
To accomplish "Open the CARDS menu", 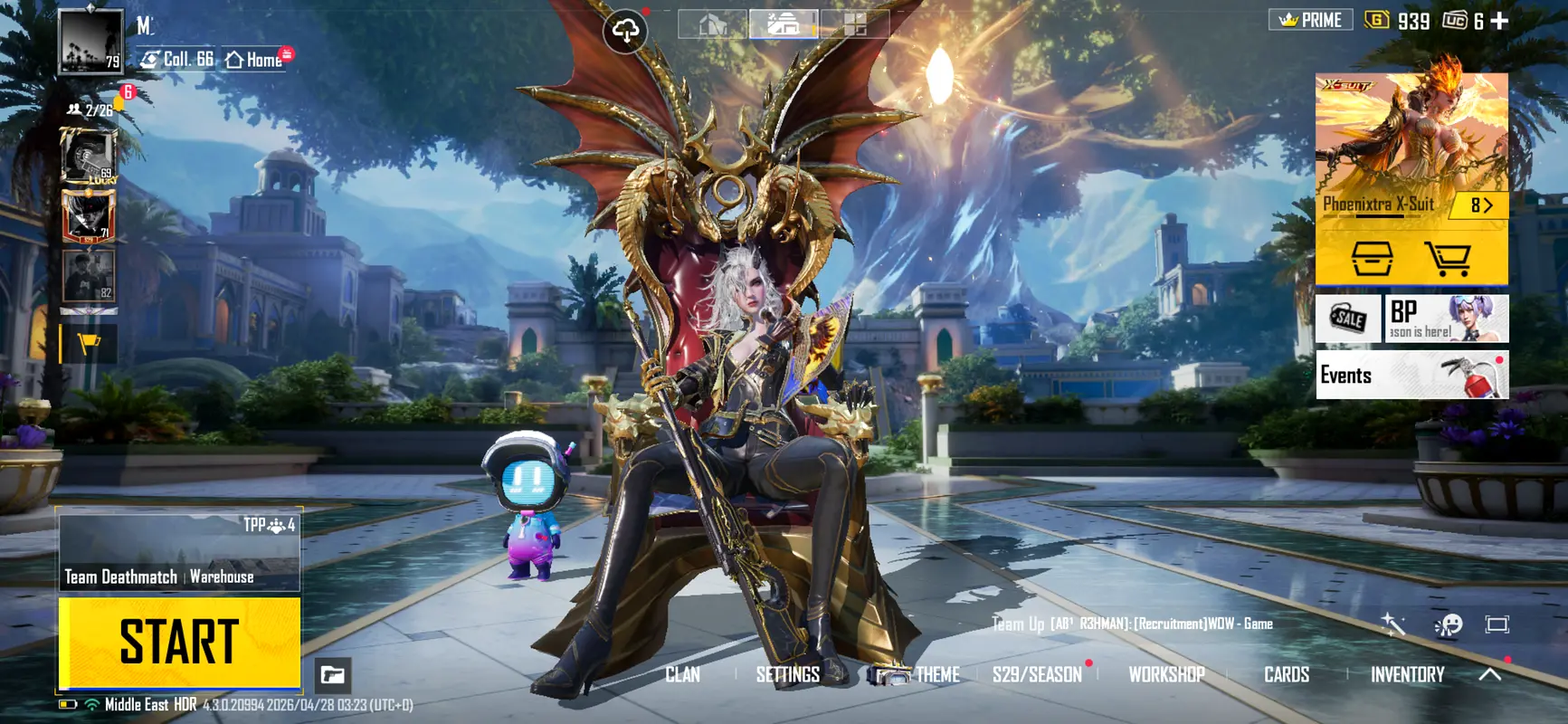I will (1286, 674).
